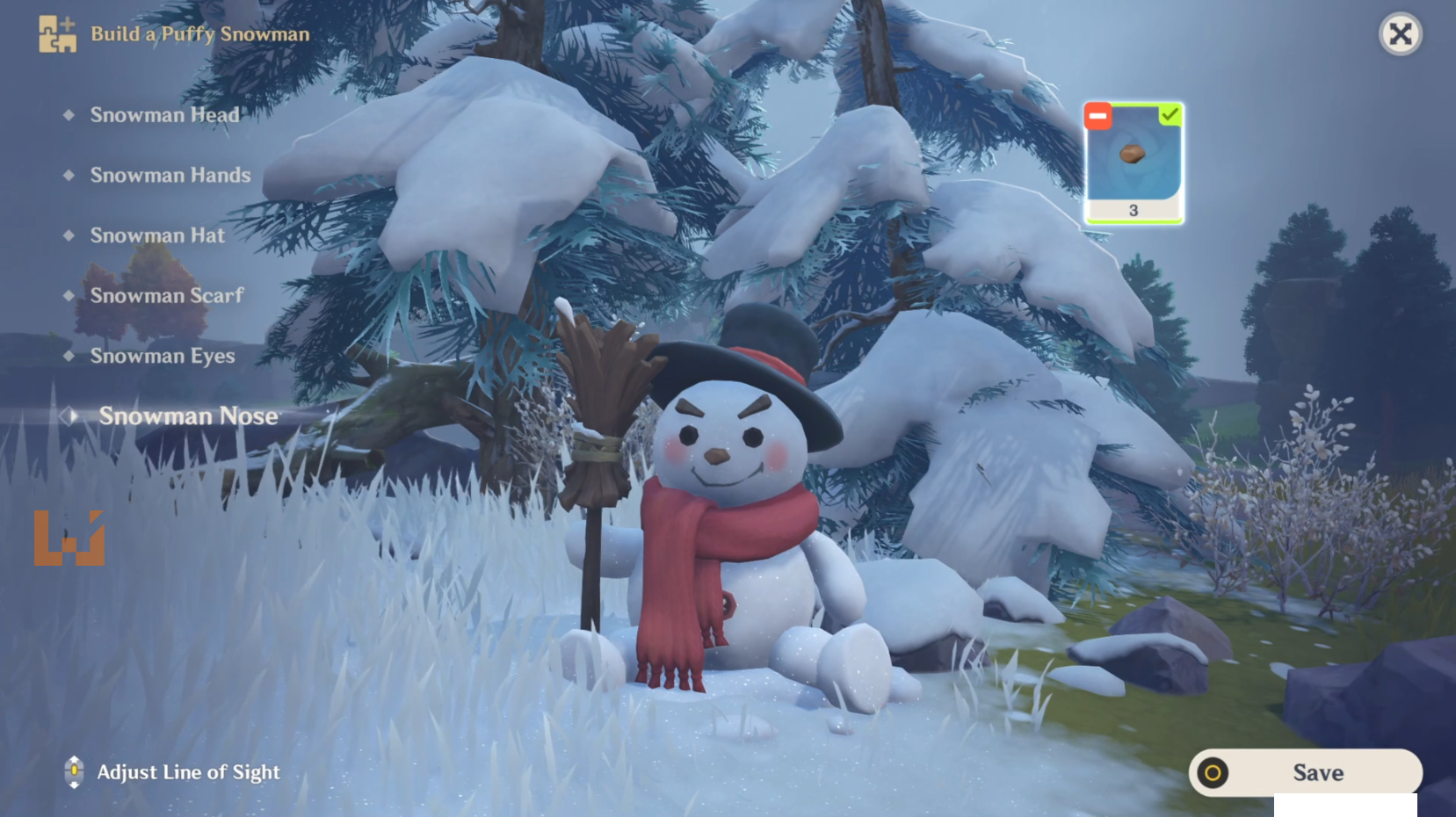Select Snowman Head from the parts list

tap(164, 115)
